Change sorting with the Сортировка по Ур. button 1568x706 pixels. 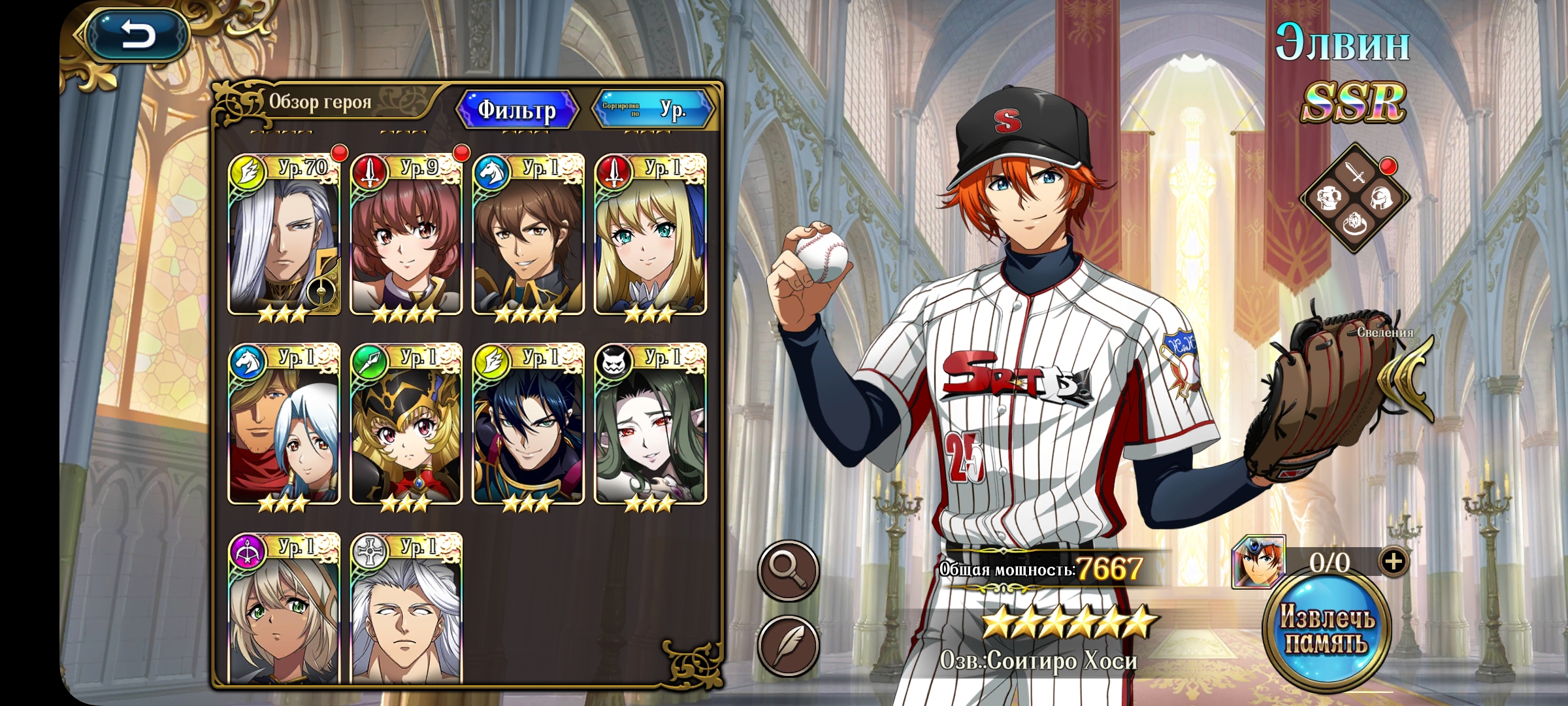[x=653, y=109]
